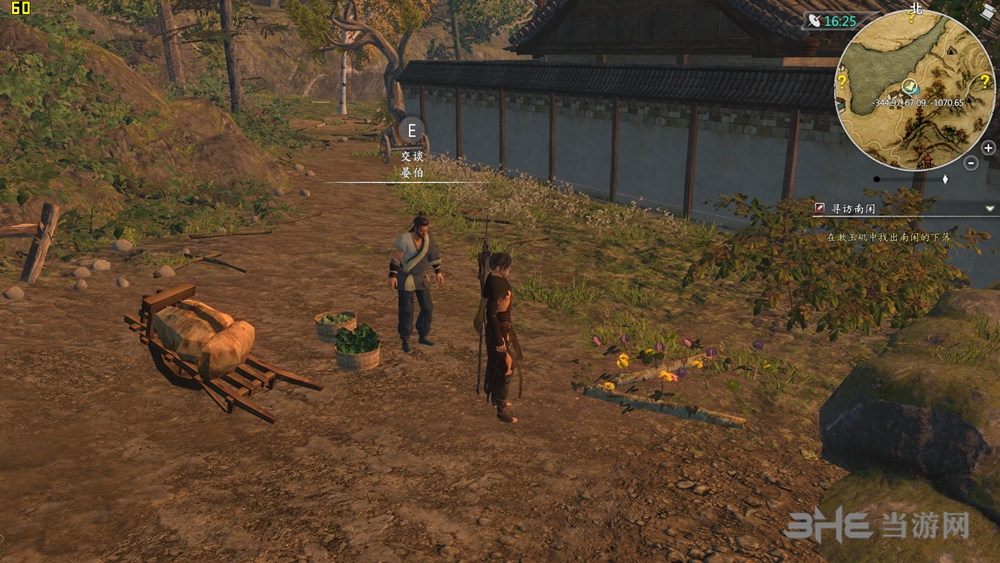The height and width of the screenshot is (563, 1000).
Task: Click the minimap zoom-out minus button
Action: 970,162
